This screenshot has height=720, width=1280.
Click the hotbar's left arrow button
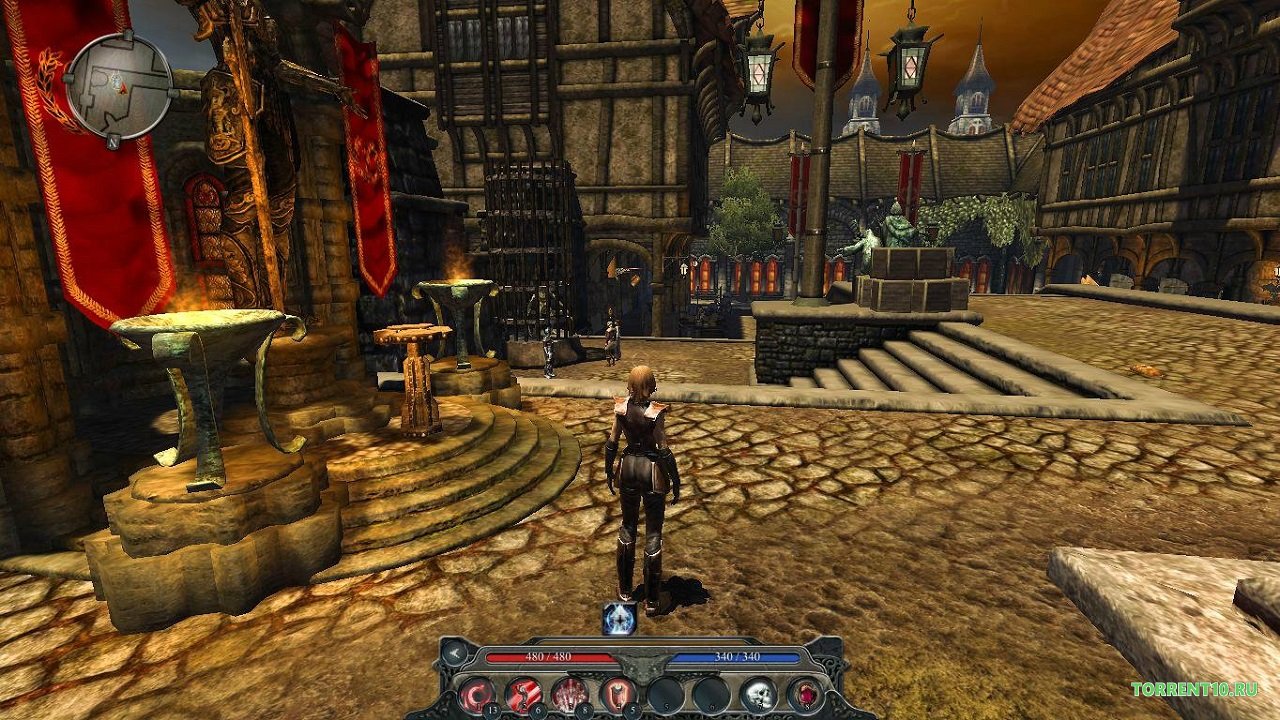point(453,654)
